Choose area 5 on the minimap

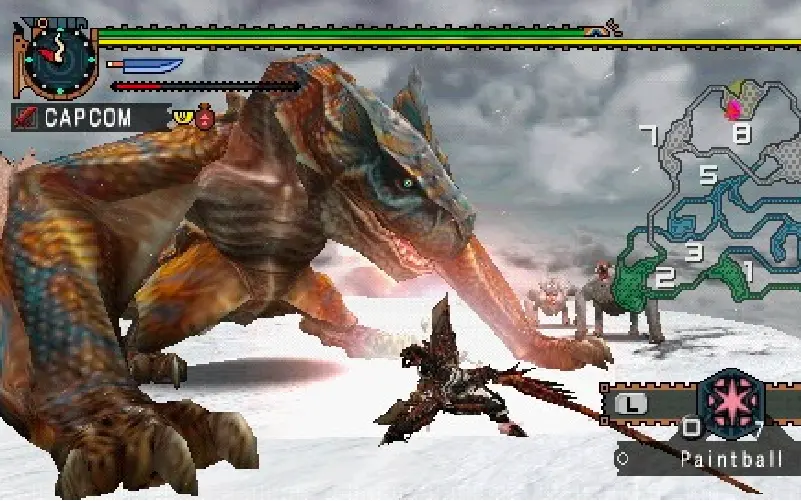(x=707, y=176)
